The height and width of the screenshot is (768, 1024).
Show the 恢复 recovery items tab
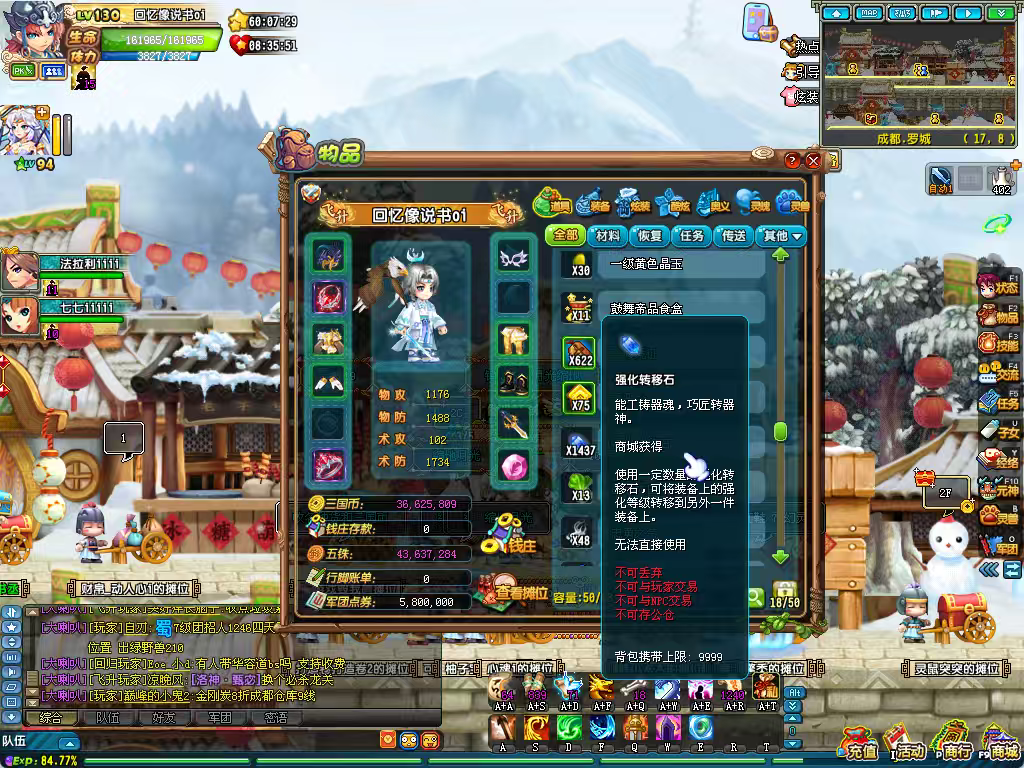650,236
